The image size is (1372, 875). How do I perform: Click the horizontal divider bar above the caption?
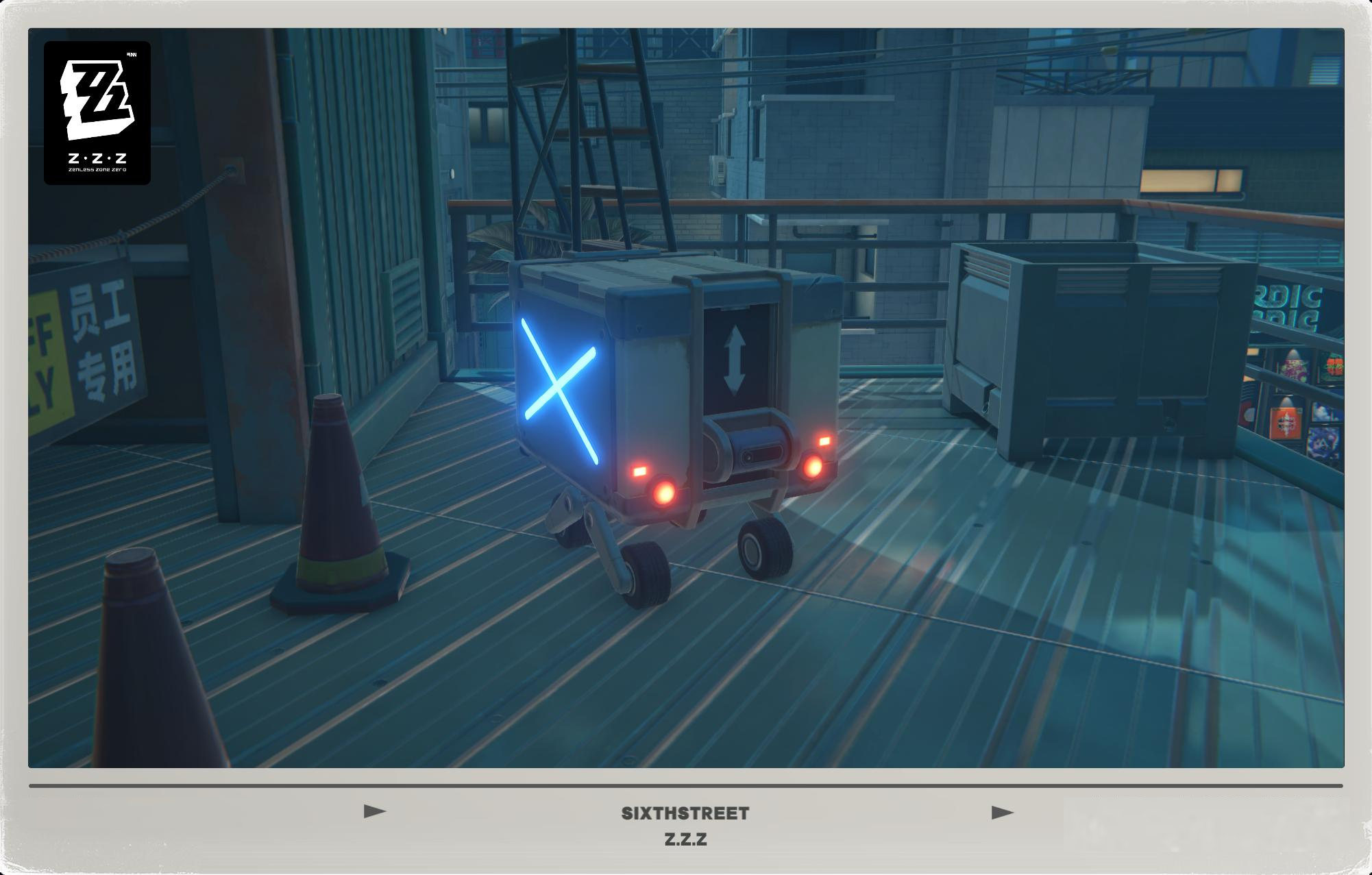(x=686, y=783)
